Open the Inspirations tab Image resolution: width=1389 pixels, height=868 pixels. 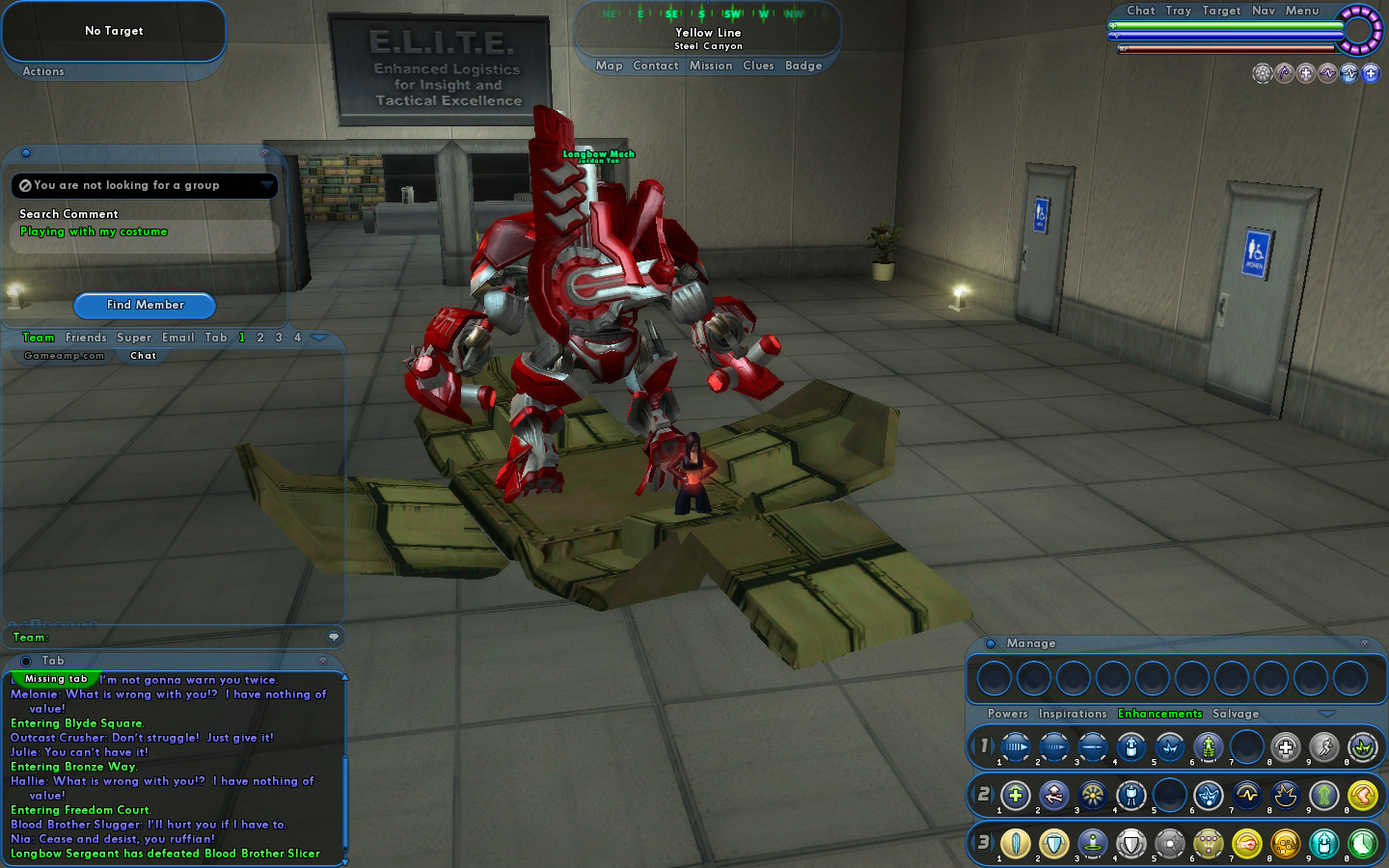click(x=1073, y=714)
